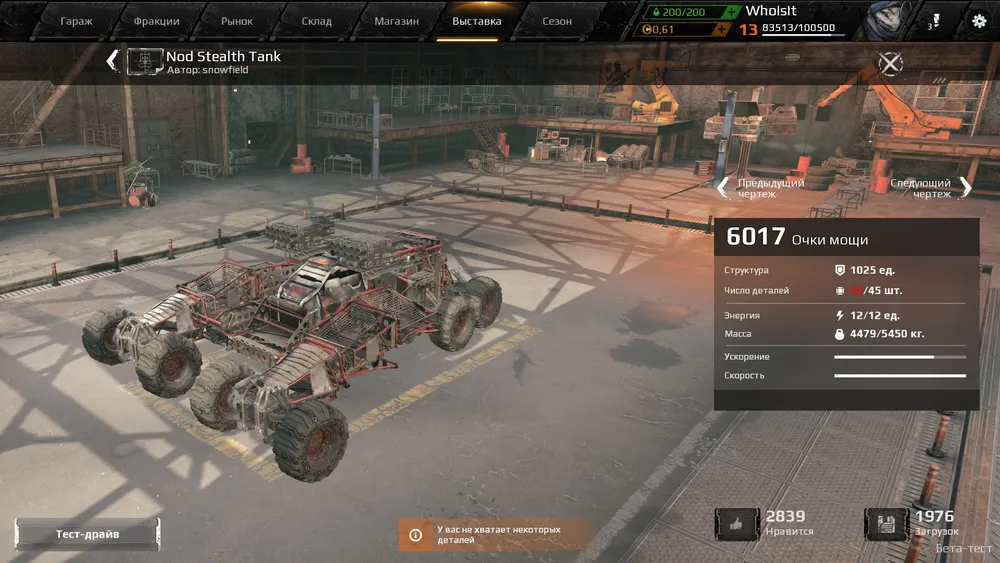Open the Гараж tab
This screenshot has height=563, width=1000.
pyautogui.click(x=76, y=21)
